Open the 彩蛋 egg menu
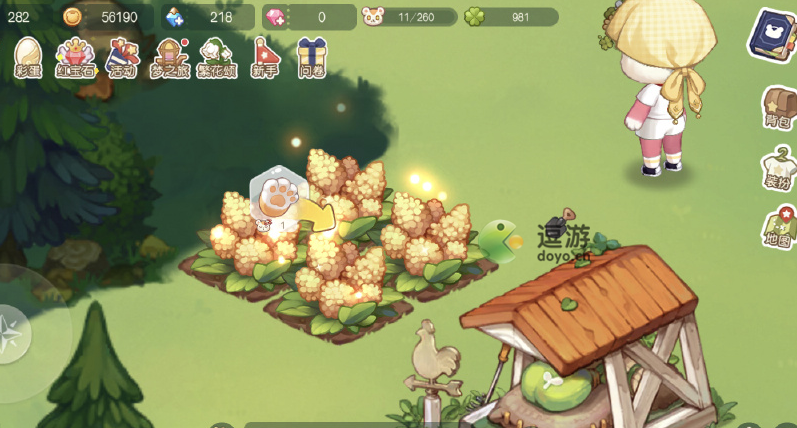Image resolution: width=797 pixels, height=428 pixels. 28,57
